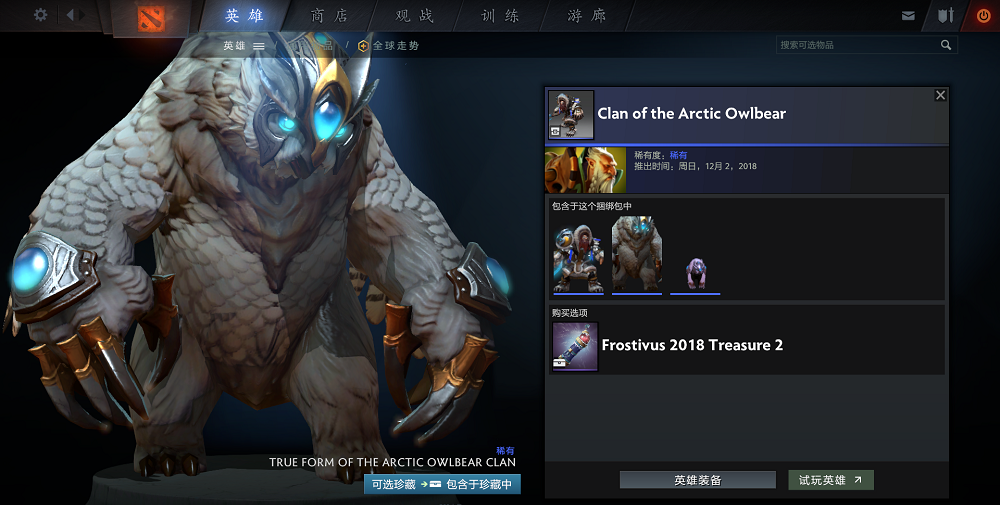Switch to the 英雄 heroes tab
Viewport: 1000px width, 505px height.
coord(245,16)
